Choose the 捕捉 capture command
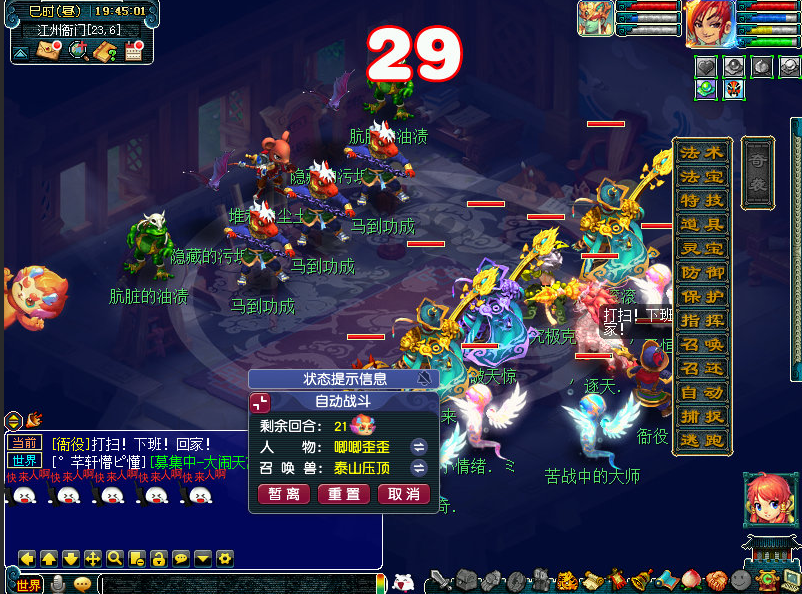802x594 pixels. pos(701,417)
